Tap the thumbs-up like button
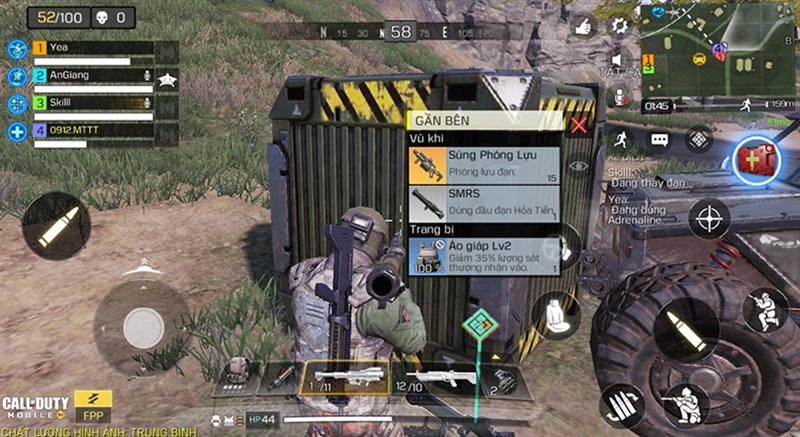800x437 pixels. coord(583,27)
